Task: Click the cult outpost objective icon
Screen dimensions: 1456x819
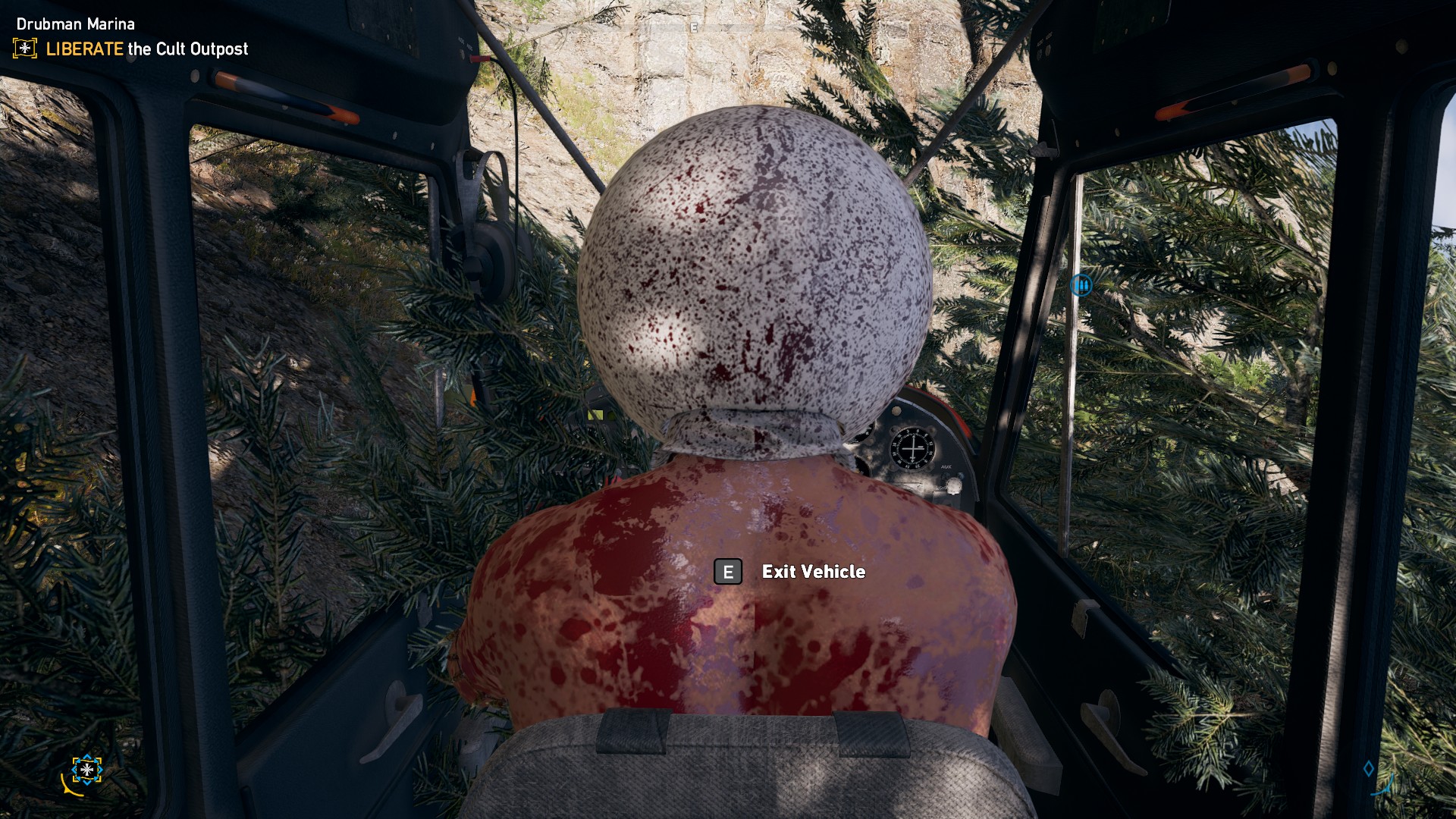Action: pyautogui.click(x=25, y=49)
